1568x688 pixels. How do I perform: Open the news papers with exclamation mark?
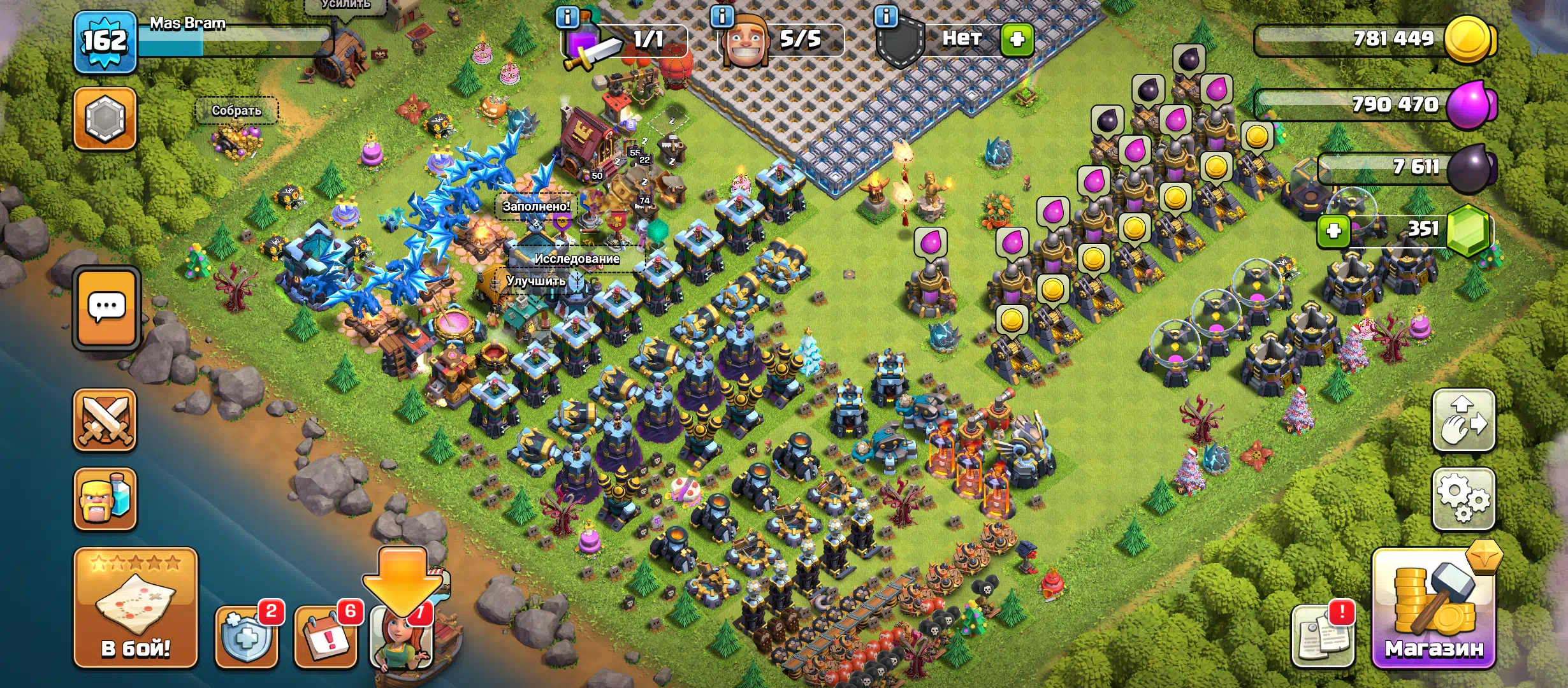point(1323,636)
